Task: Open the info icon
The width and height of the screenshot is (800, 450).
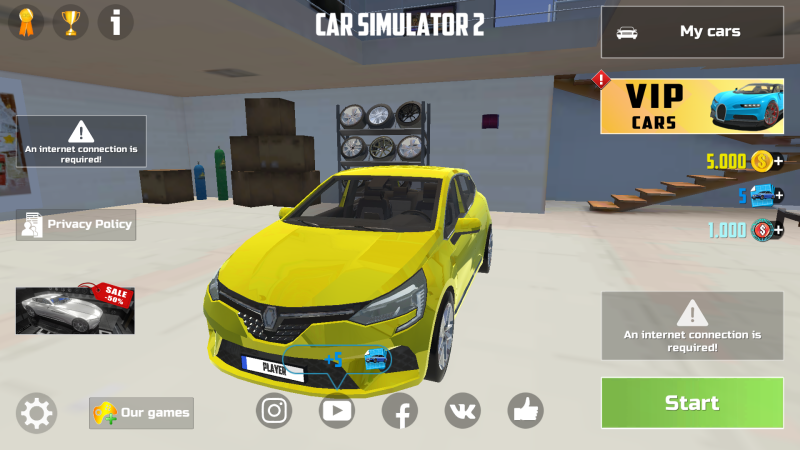Action: tap(115, 22)
